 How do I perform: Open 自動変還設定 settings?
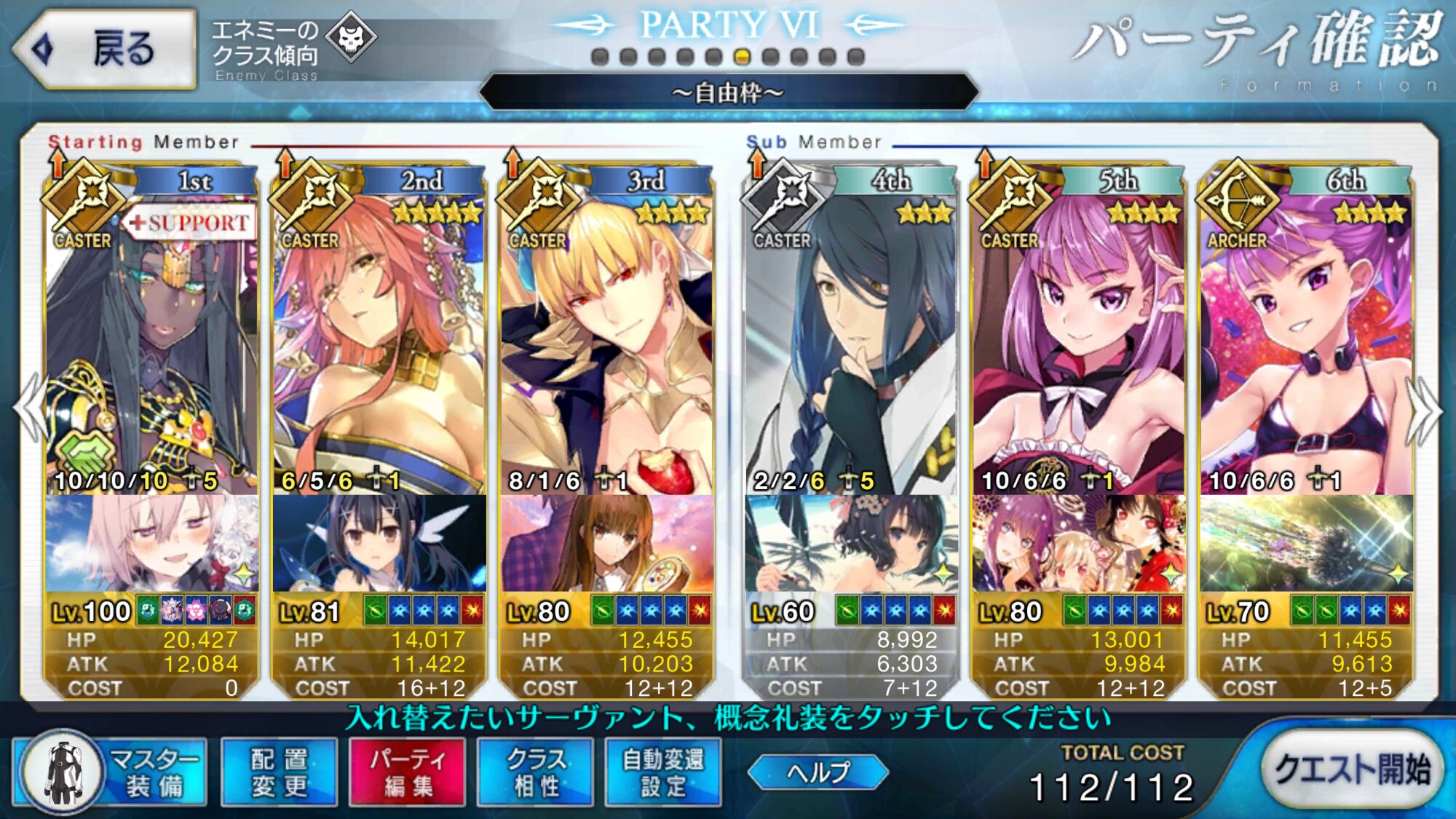663,773
